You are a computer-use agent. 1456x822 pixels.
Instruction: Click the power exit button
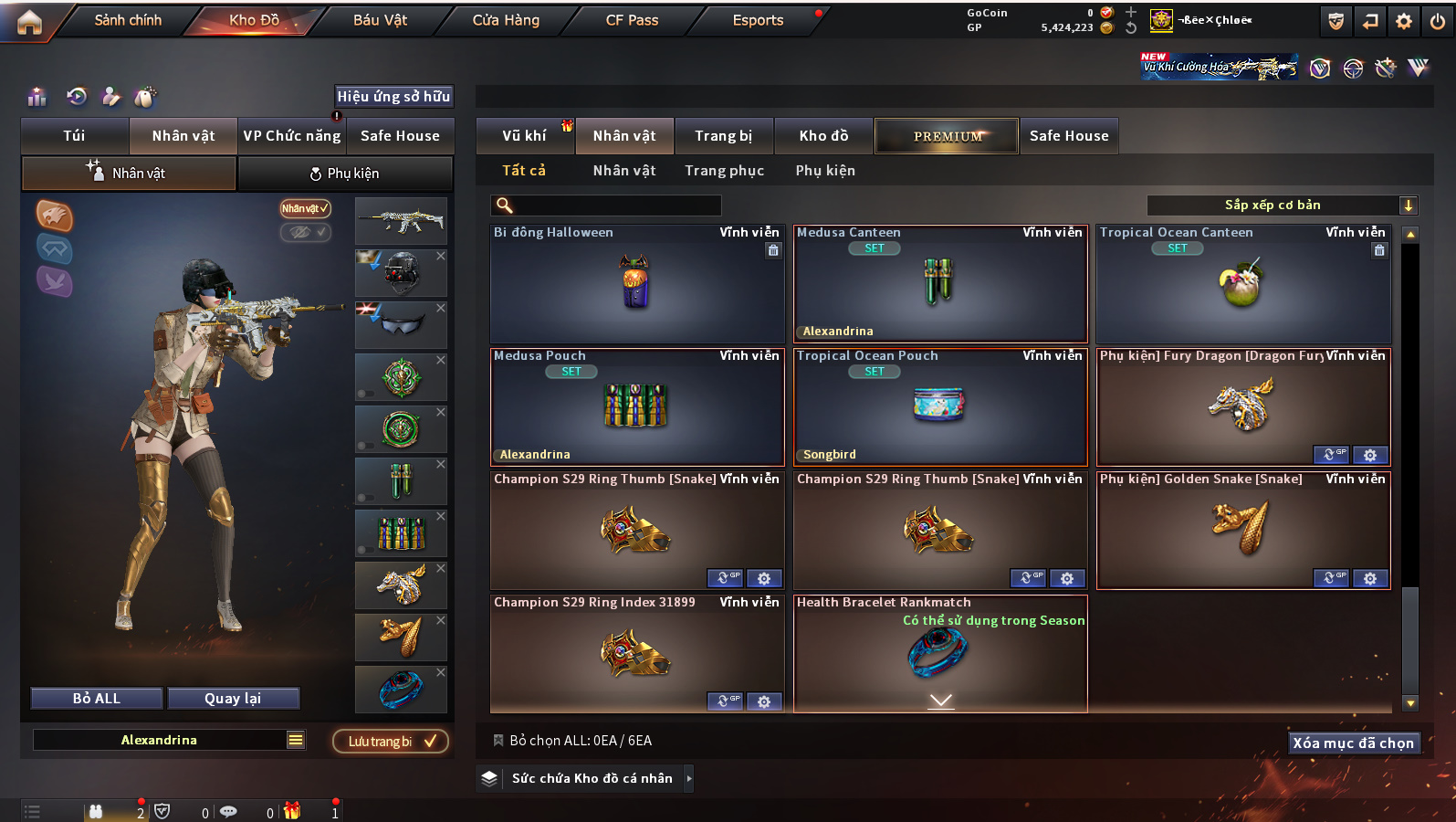pos(1438,21)
